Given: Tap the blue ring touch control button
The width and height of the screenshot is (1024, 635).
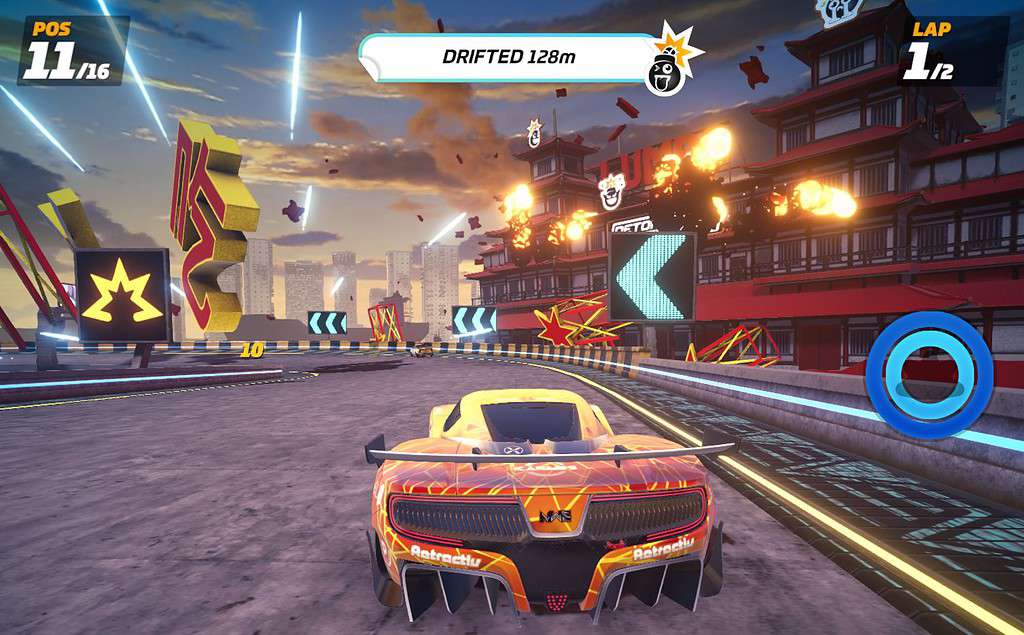Looking at the screenshot, I should coord(929,375).
